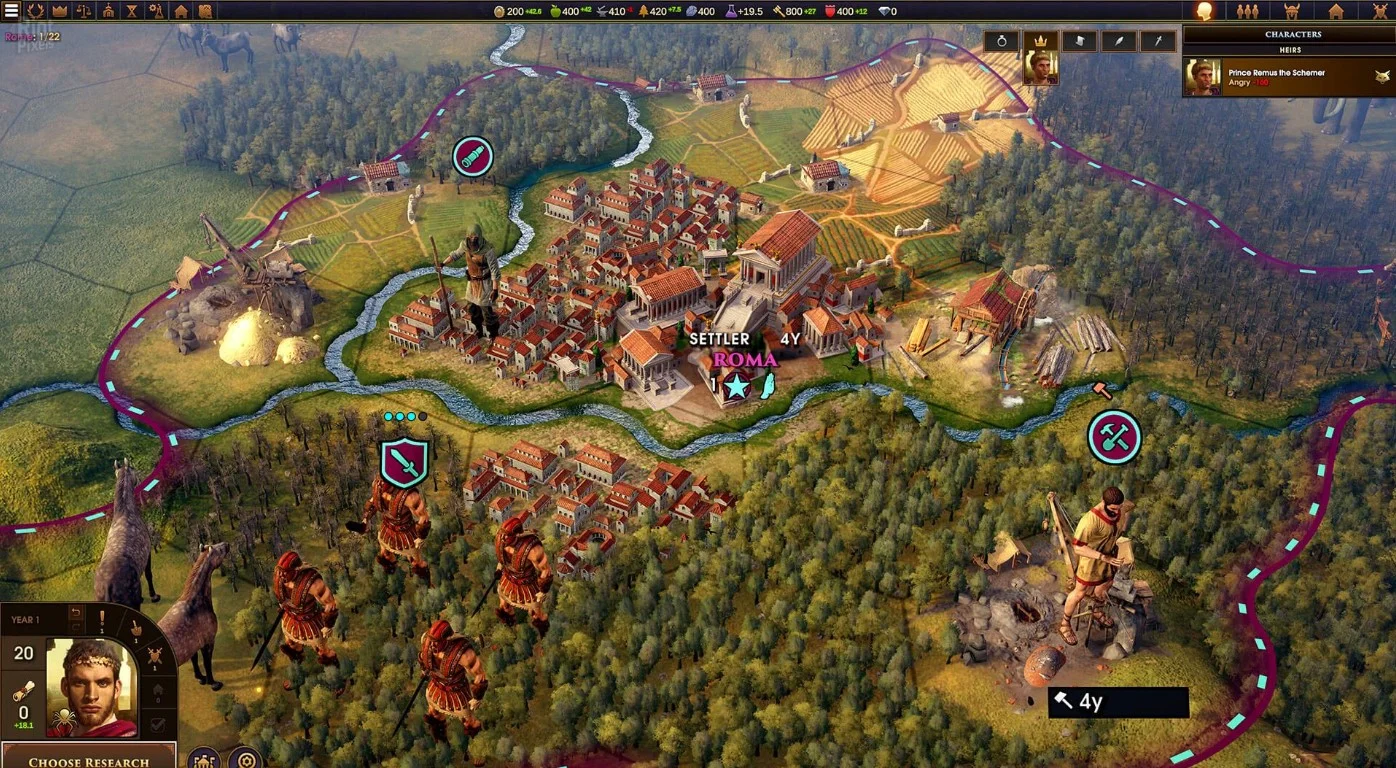Click the Choose Research button
Screen dimensions: 1396x768
(88, 759)
